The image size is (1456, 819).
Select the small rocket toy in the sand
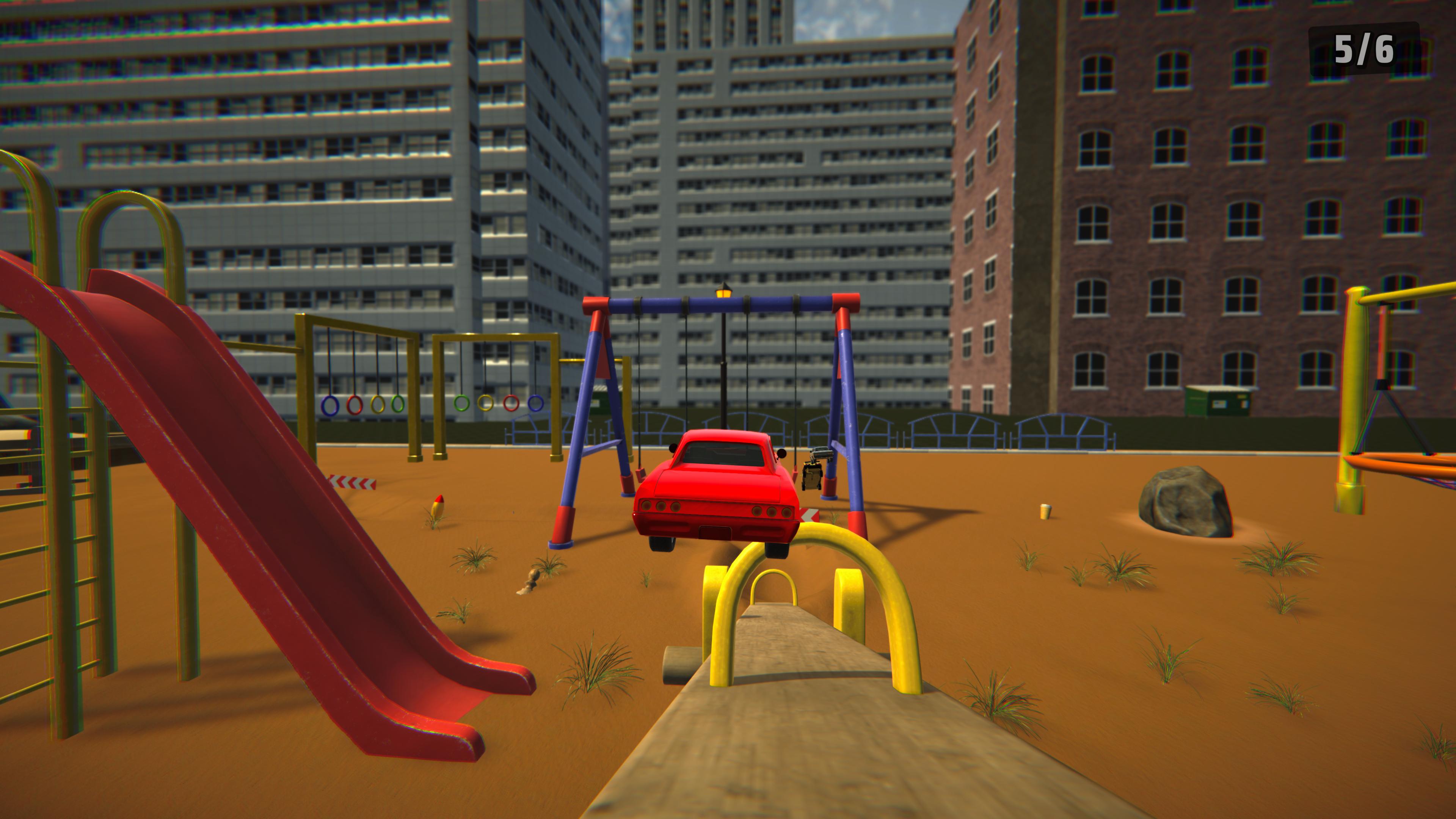pos(439,507)
